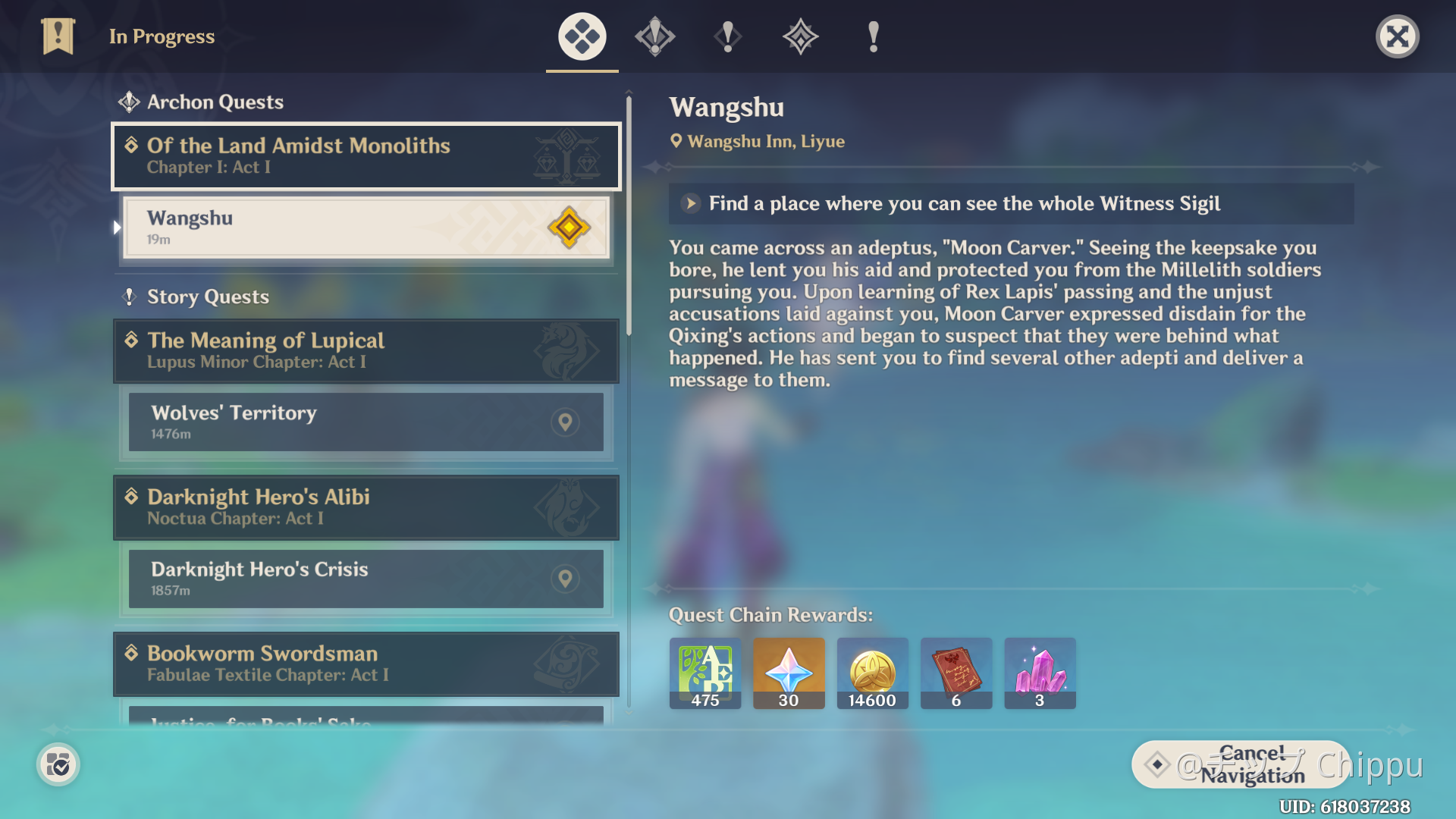Inspect the Mora coin reward

tap(872, 673)
